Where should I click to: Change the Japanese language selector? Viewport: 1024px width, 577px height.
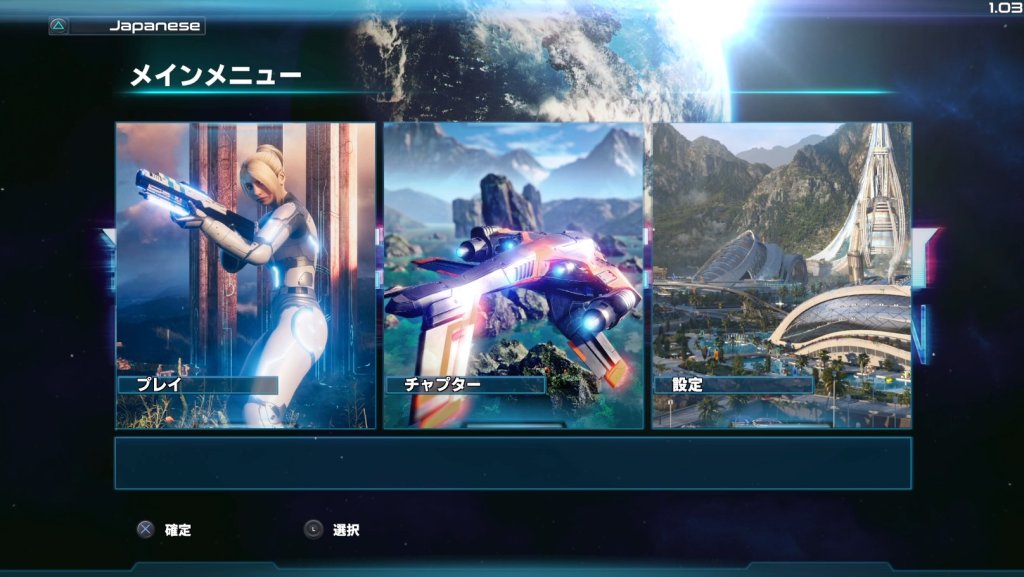click(128, 27)
